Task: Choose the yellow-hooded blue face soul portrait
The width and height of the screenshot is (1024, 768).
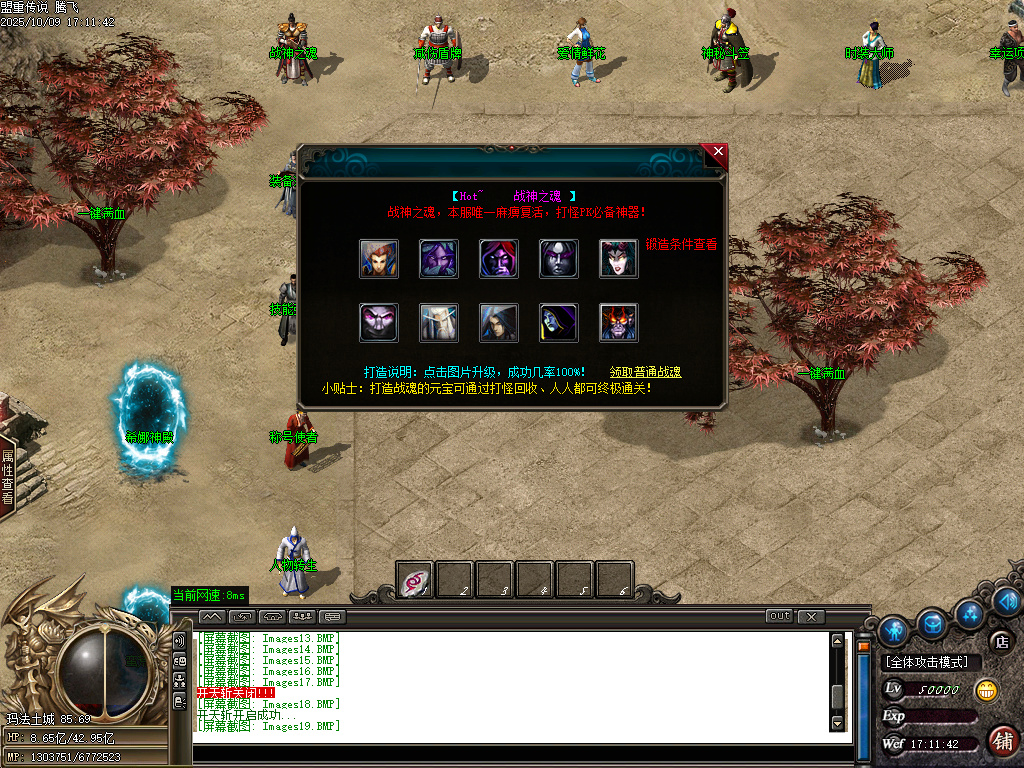Action: click(x=559, y=323)
